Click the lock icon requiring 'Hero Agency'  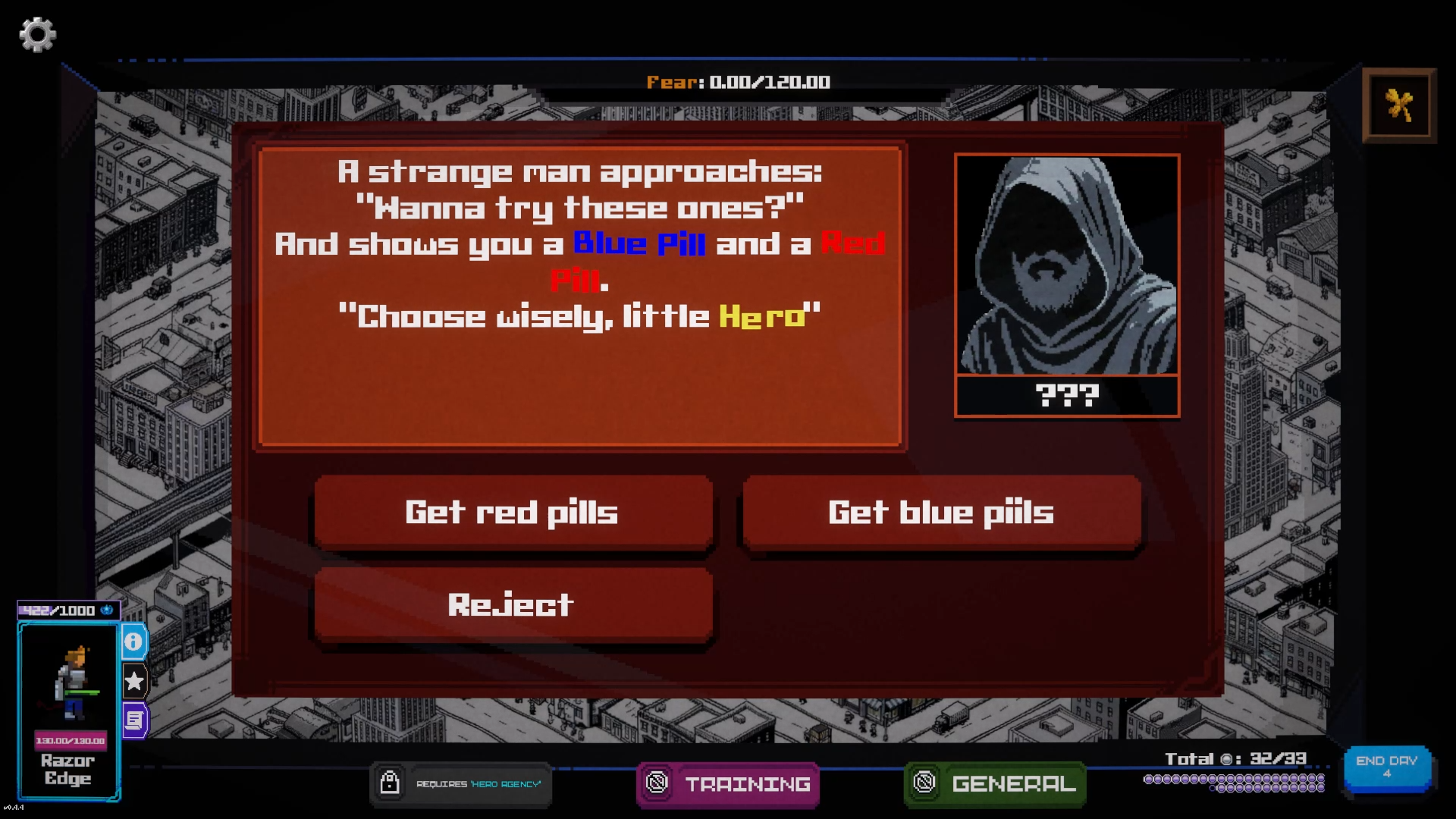(391, 784)
